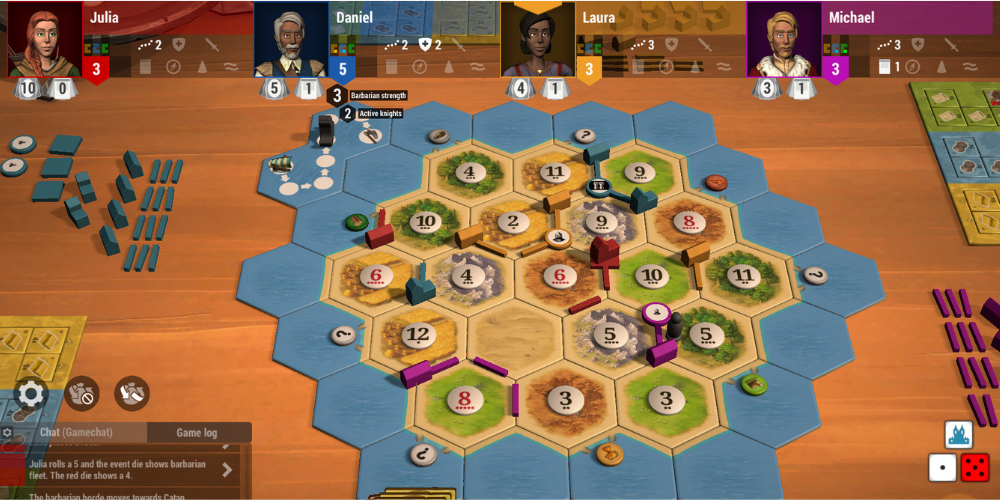Open the small chat settings gear

pyautogui.click(x=8, y=433)
